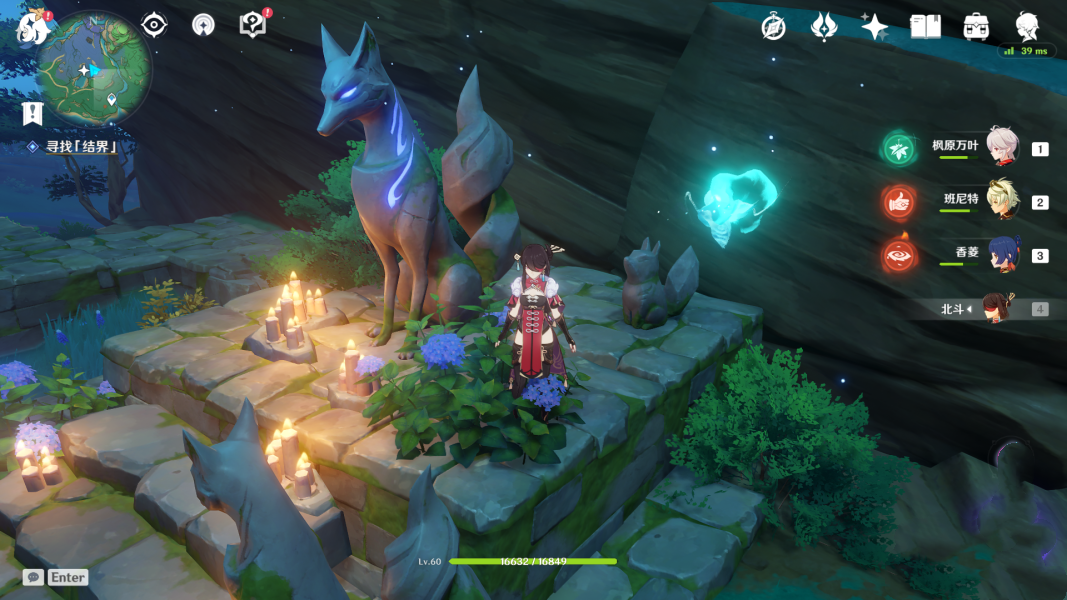Screen dimensions: 1067x600
Task: Click the signal wave icon beside the eye
Action: coord(203,25)
